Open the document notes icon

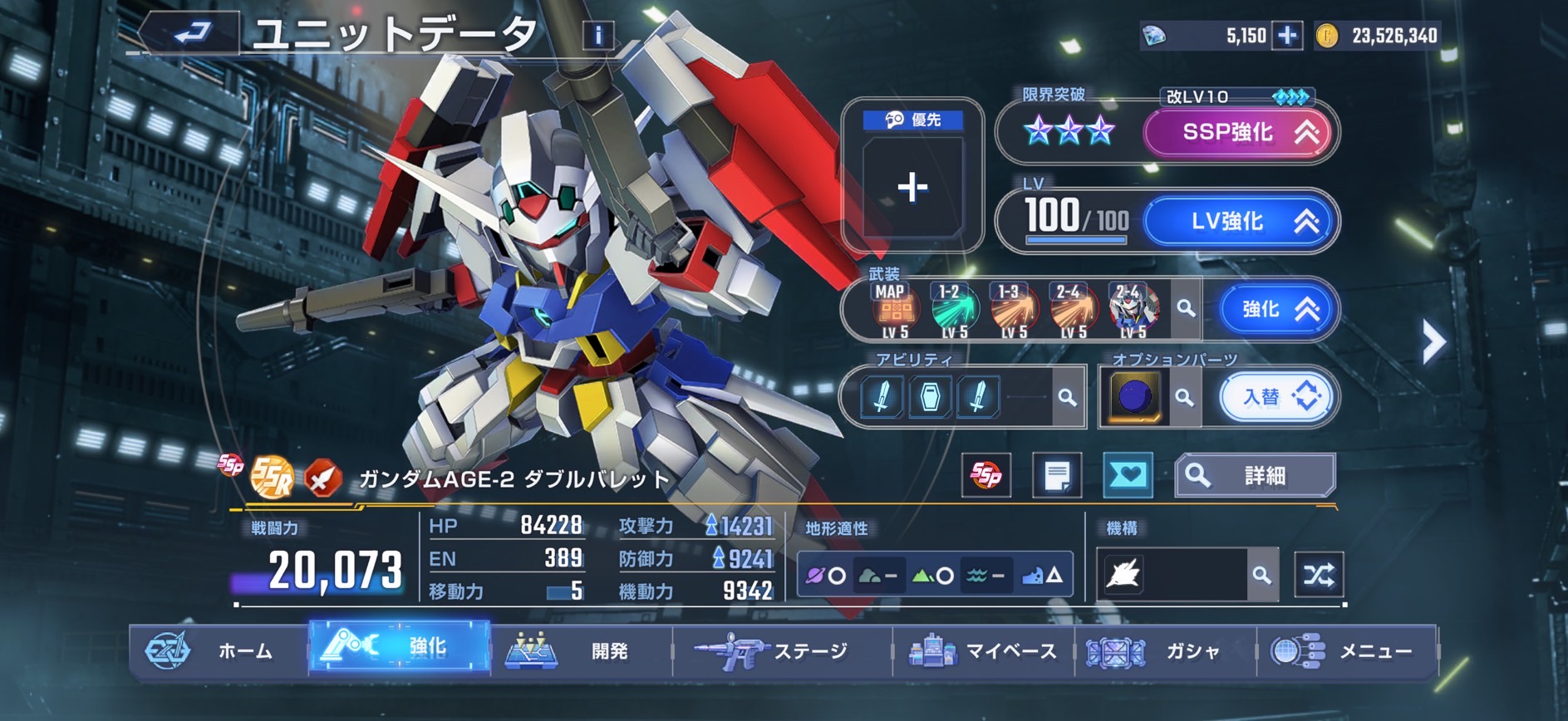tap(1056, 475)
